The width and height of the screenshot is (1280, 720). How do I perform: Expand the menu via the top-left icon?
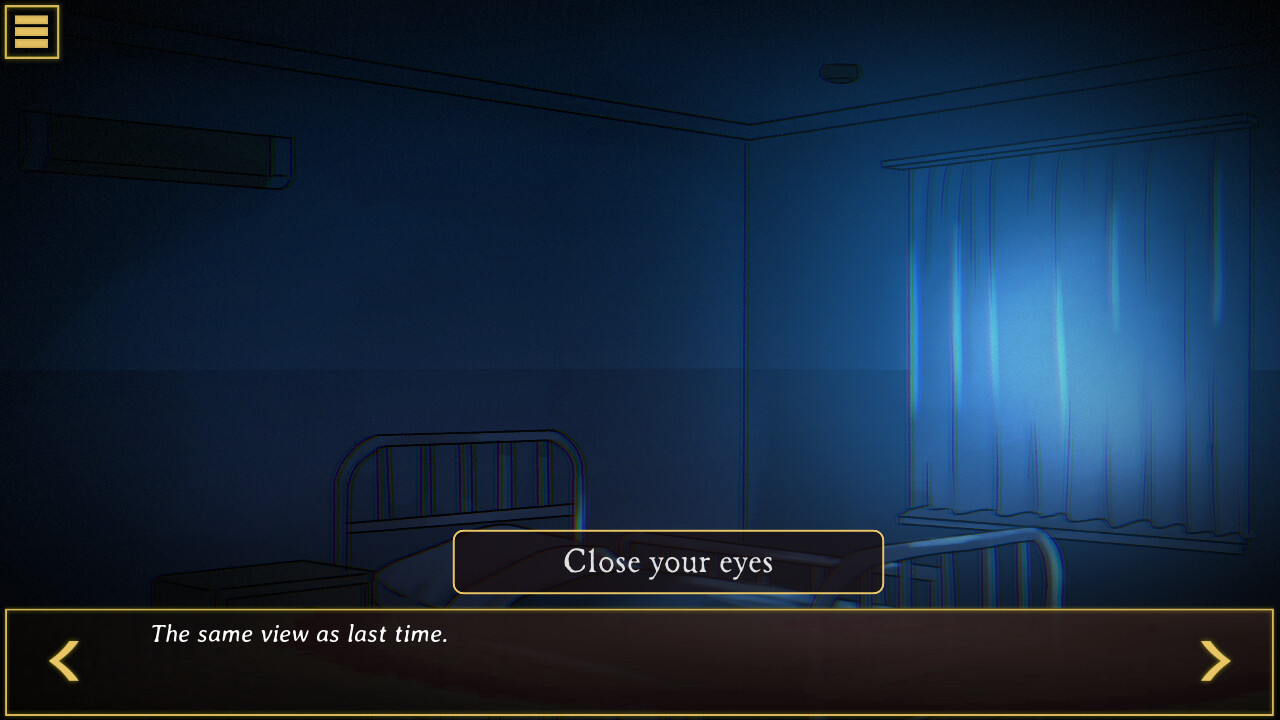coord(31,31)
